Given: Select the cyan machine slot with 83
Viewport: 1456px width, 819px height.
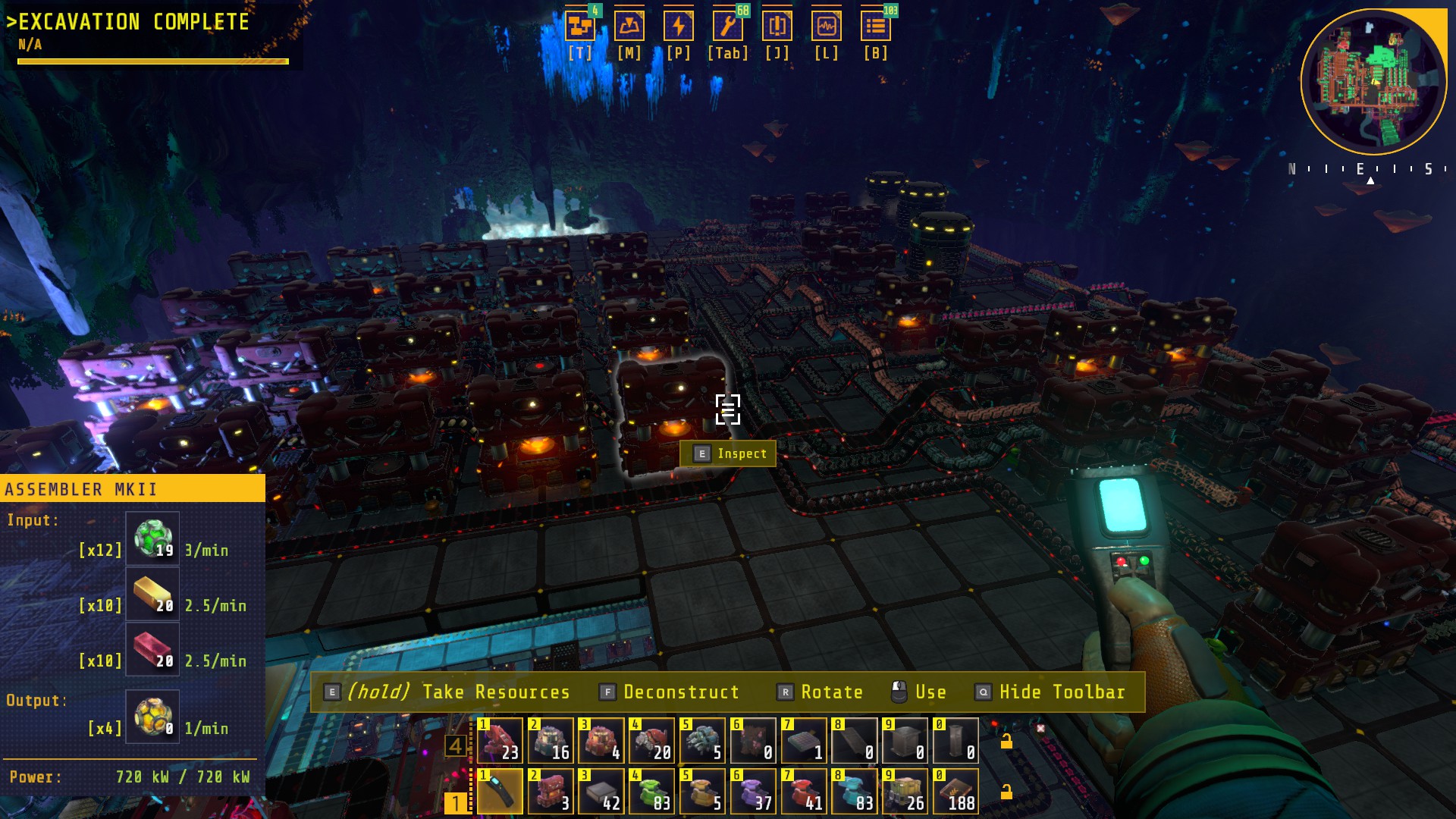Looking at the screenshot, I should 854,791.
